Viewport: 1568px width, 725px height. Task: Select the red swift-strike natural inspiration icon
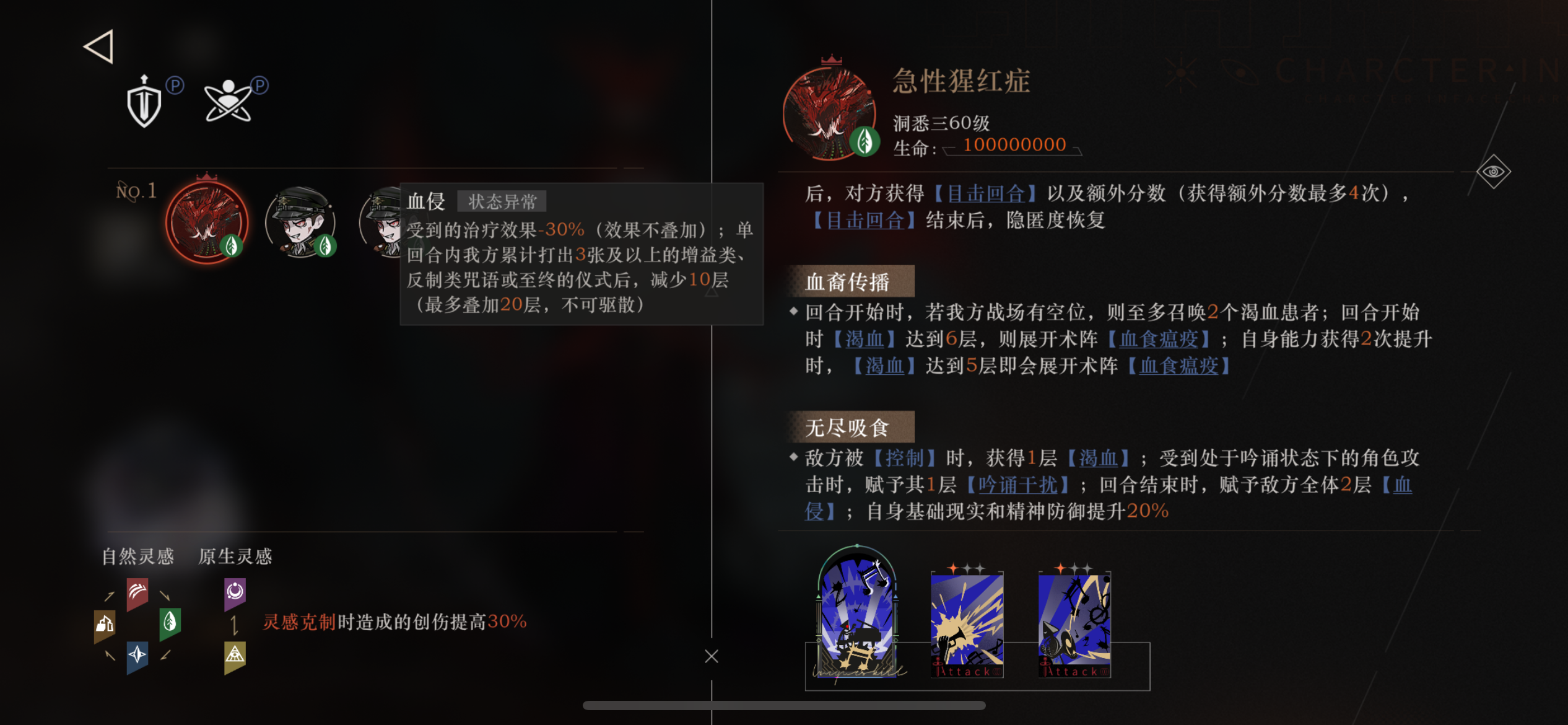coord(137,592)
